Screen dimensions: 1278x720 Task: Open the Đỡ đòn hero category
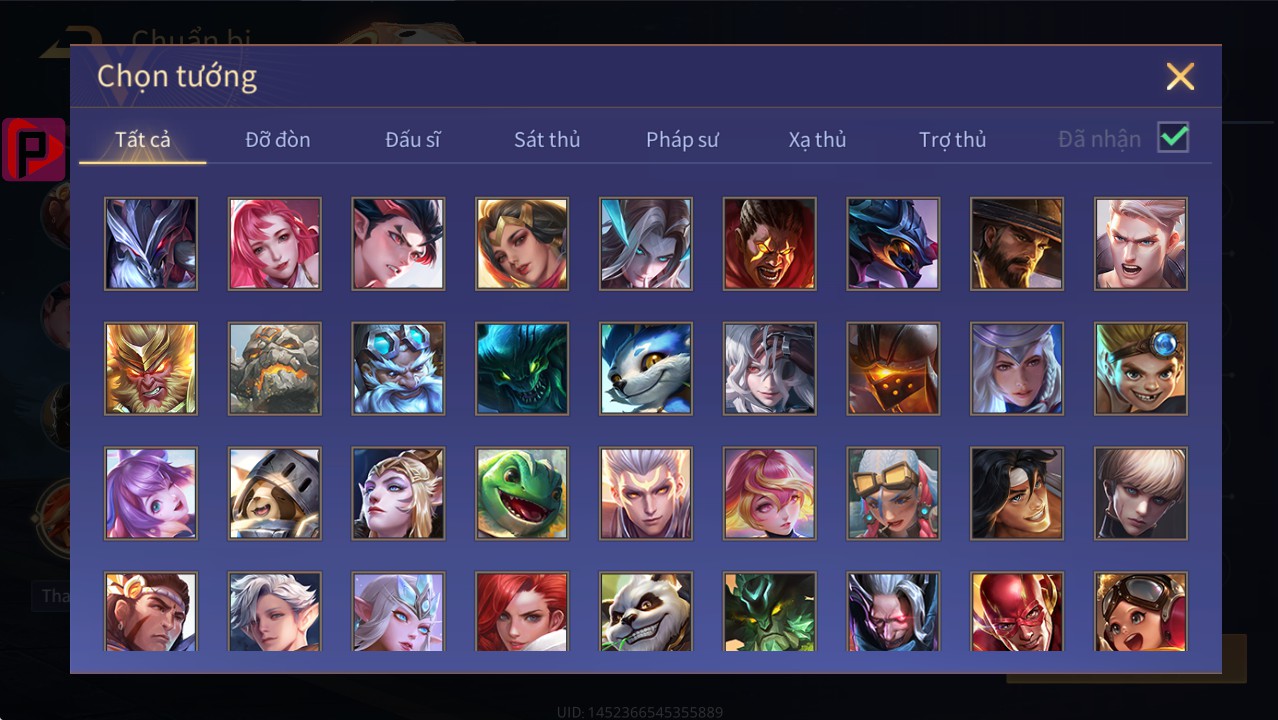(x=278, y=139)
